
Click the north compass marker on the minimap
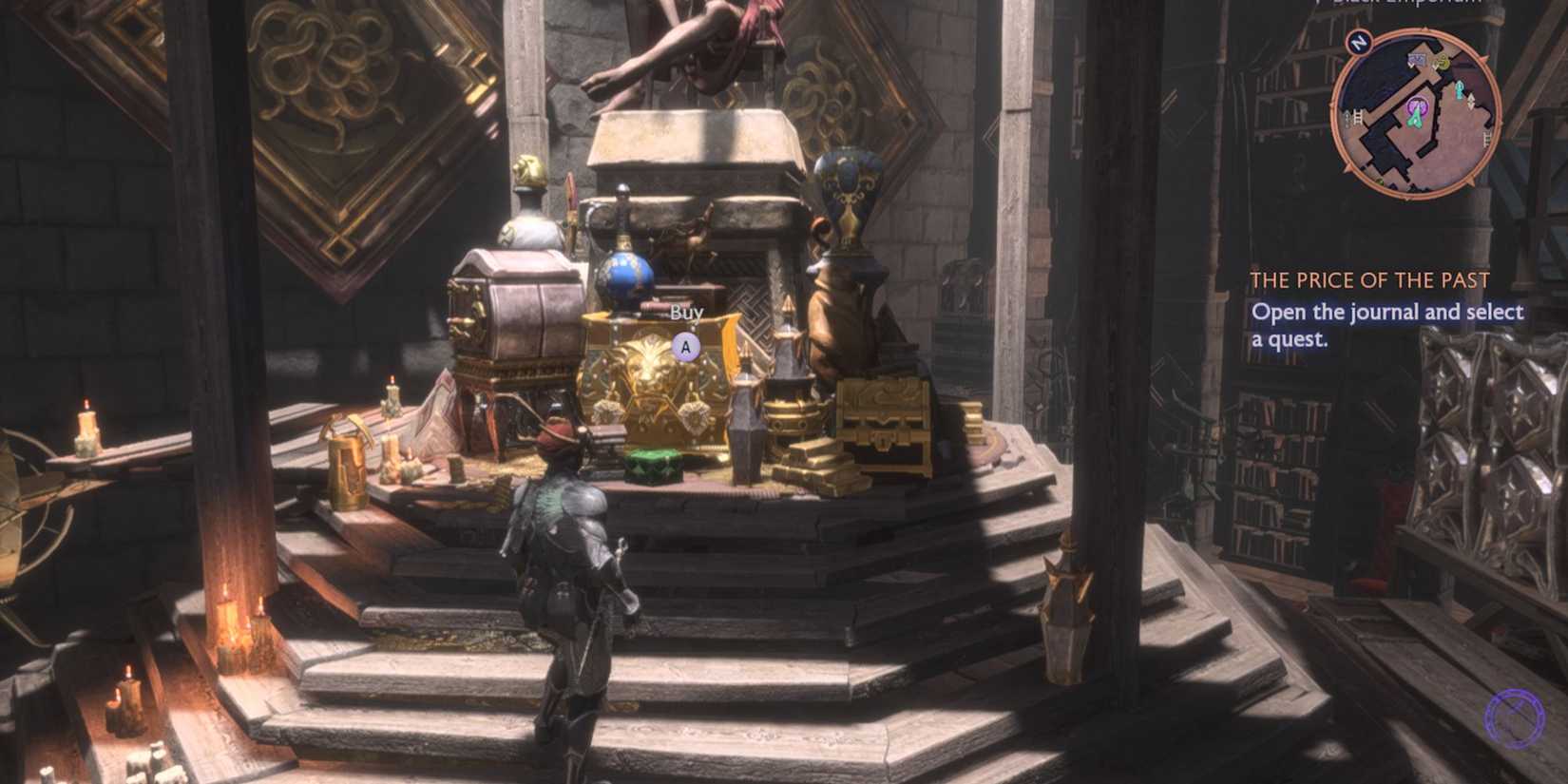[1361, 41]
